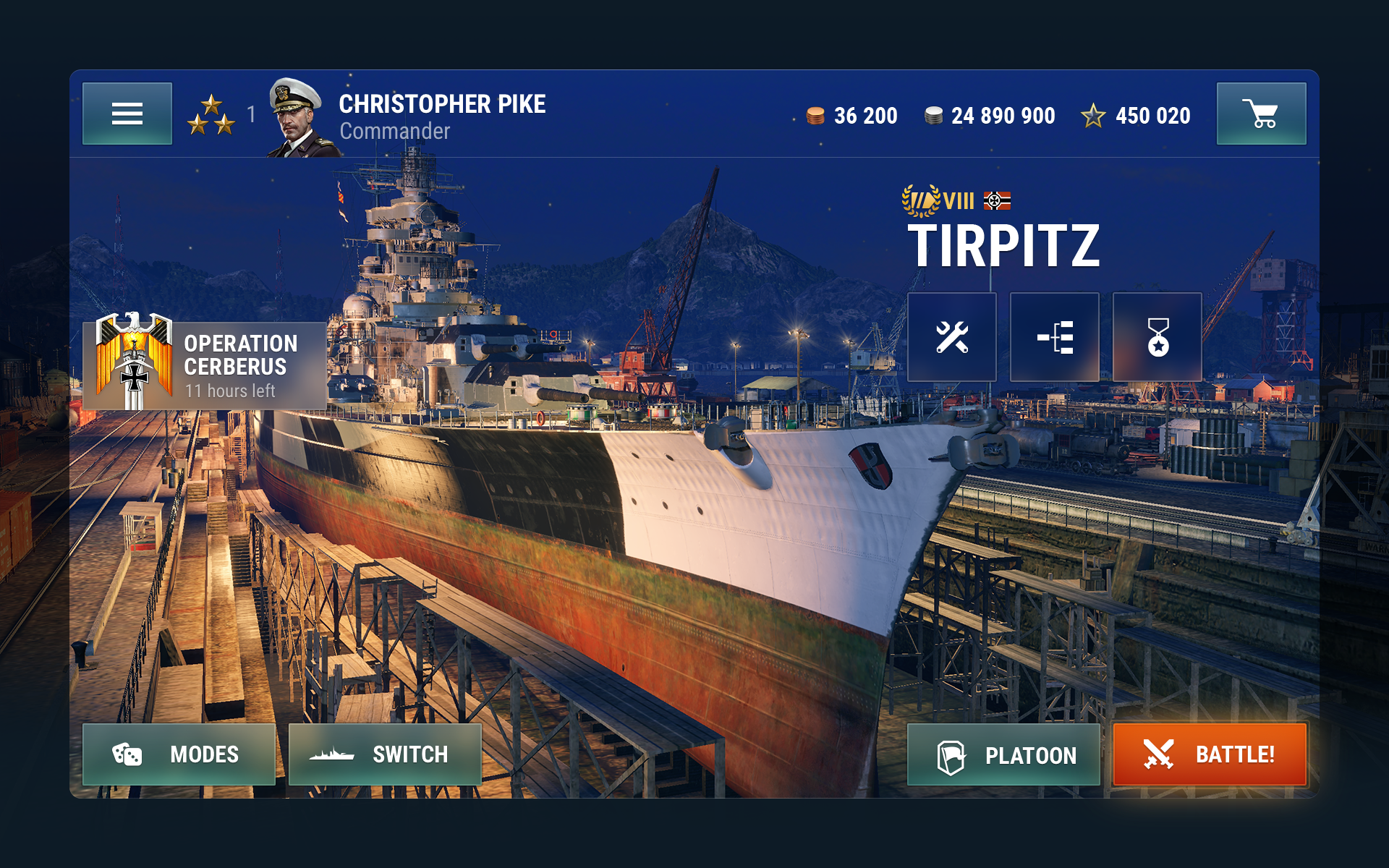1389x868 pixels.
Task: Switch to a different ship
Action: (385, 754)
